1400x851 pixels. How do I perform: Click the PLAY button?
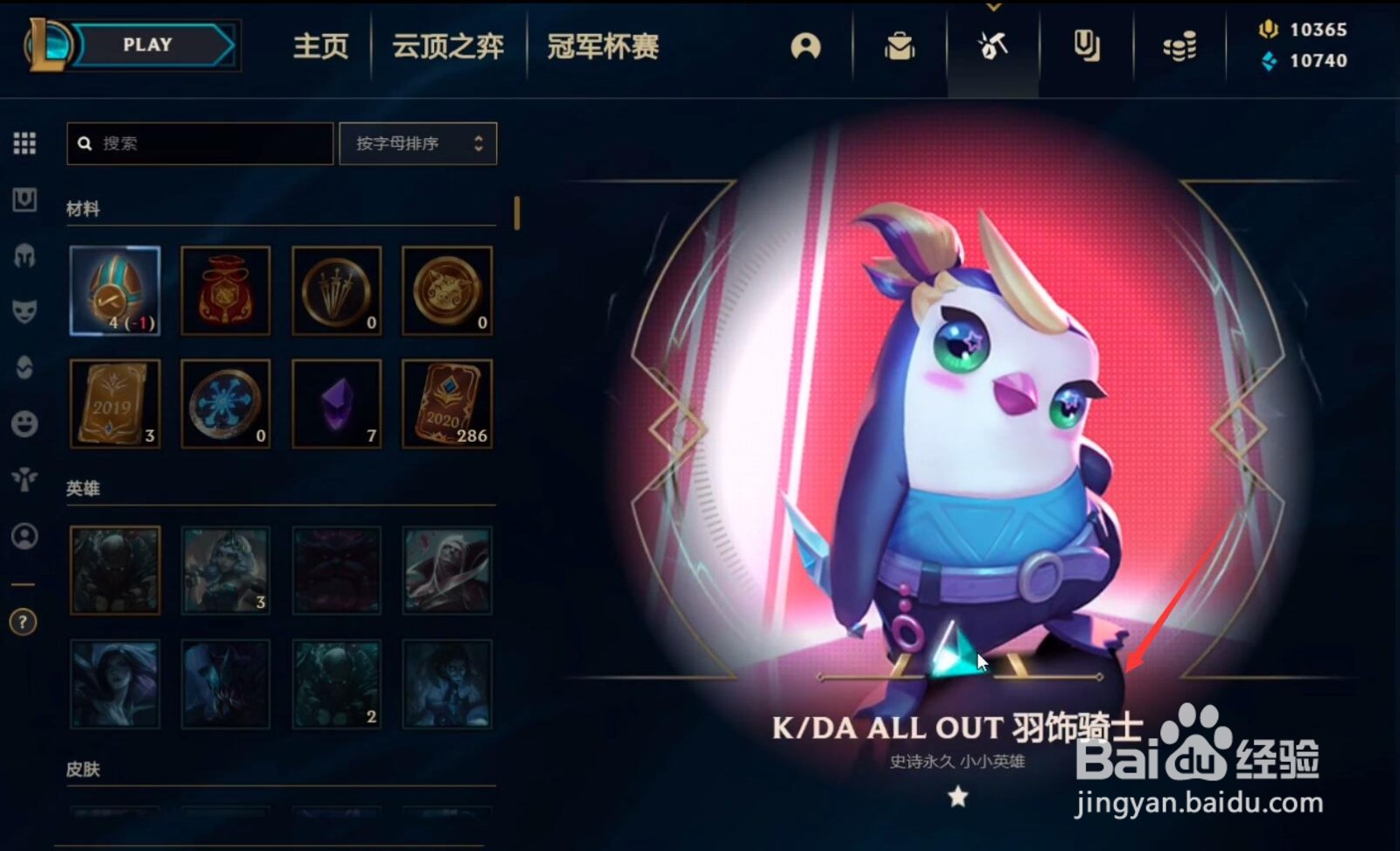coord(147,45)
